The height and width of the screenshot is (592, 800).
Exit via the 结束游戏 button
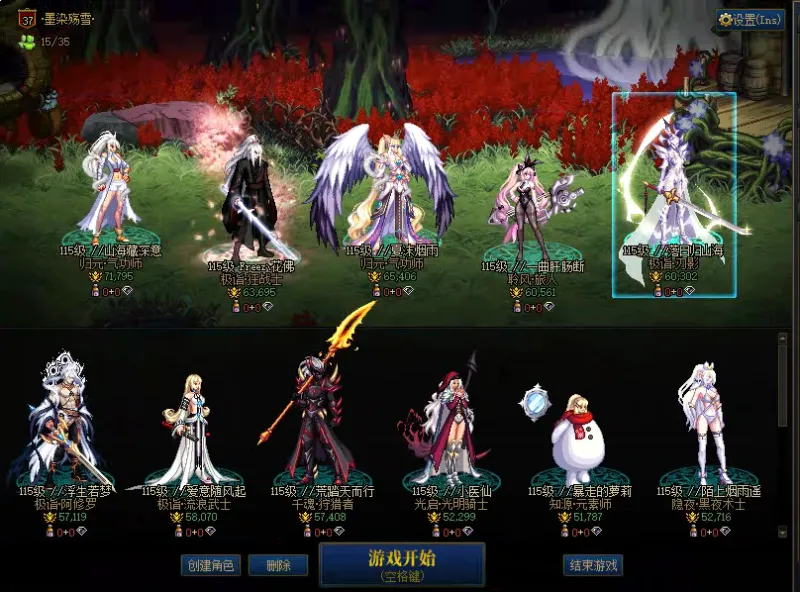click(x=593, y=565)
